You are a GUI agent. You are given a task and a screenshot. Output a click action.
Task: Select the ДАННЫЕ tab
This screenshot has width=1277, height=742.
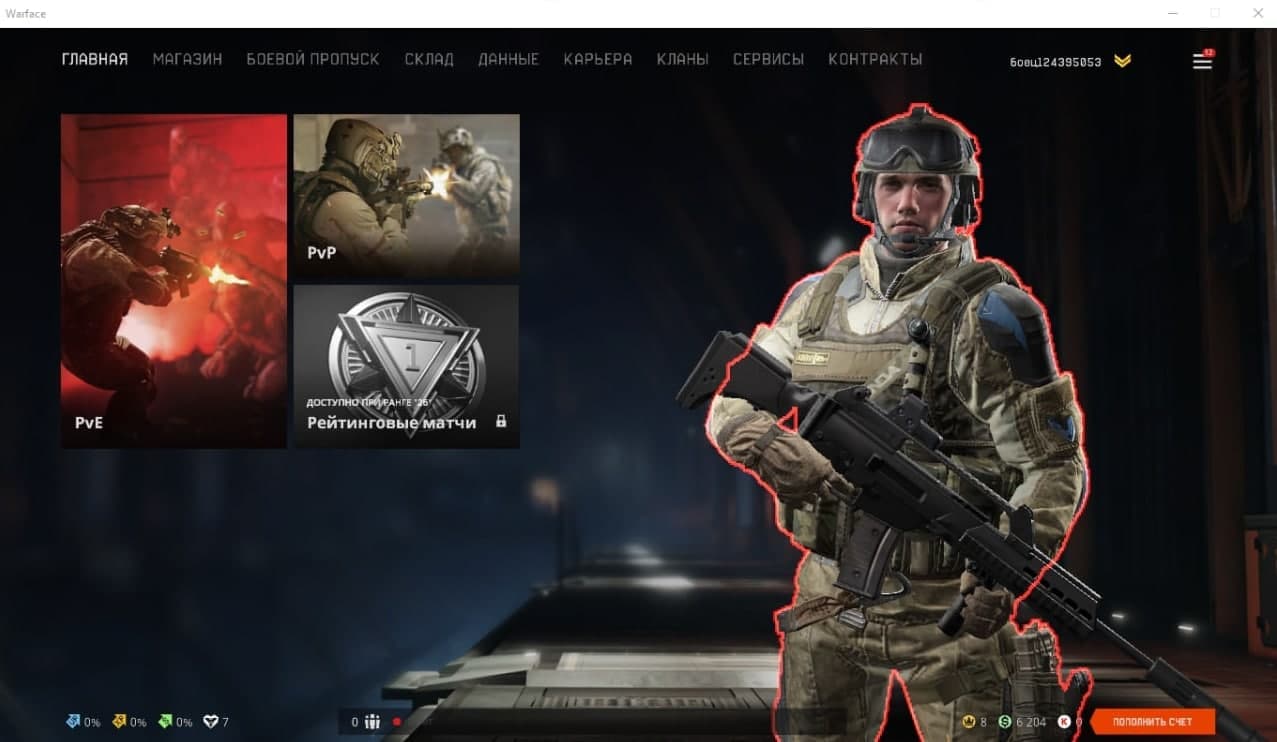(x=508, y=60)
